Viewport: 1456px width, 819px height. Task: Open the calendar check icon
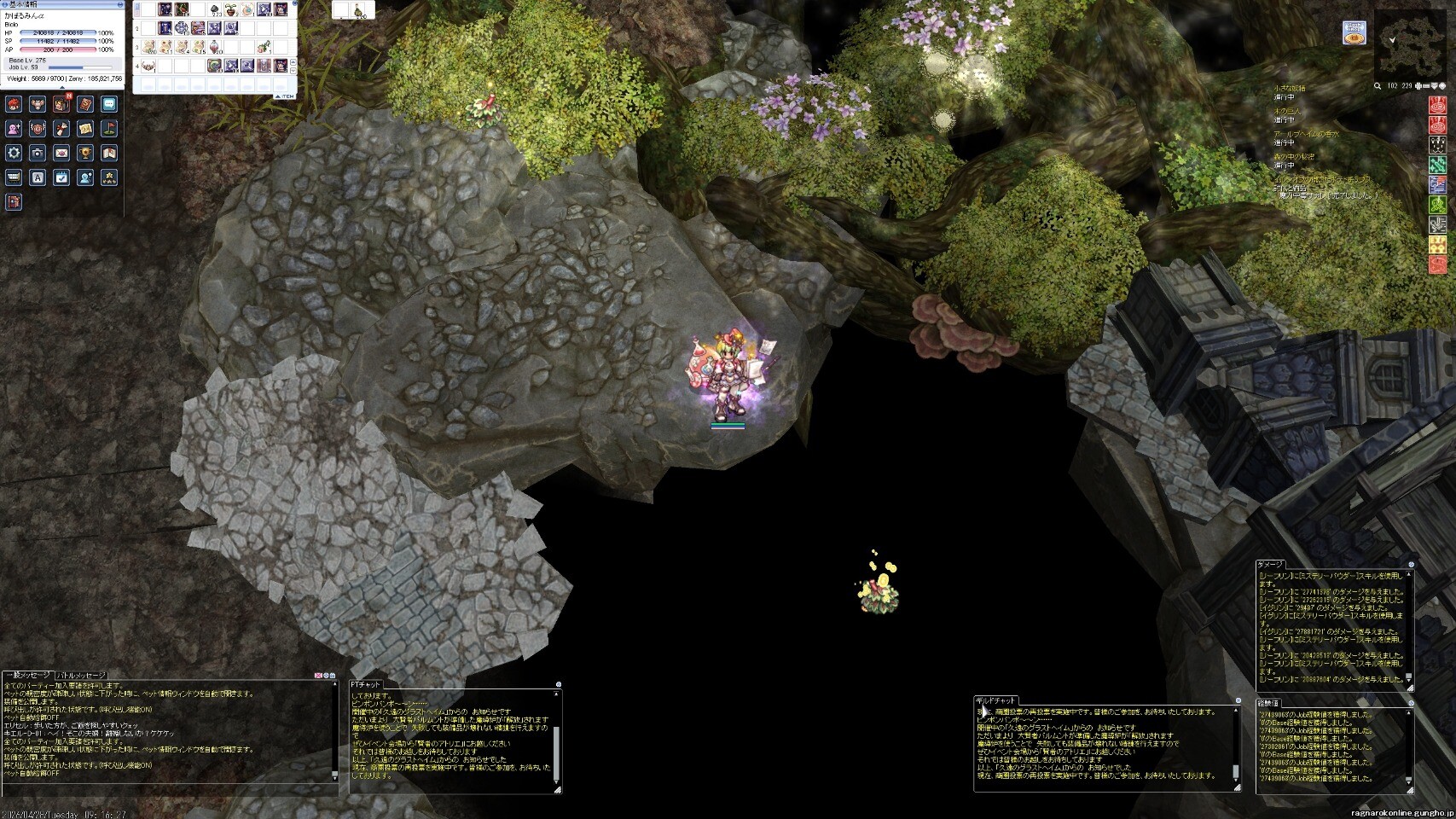click(61, 177)
